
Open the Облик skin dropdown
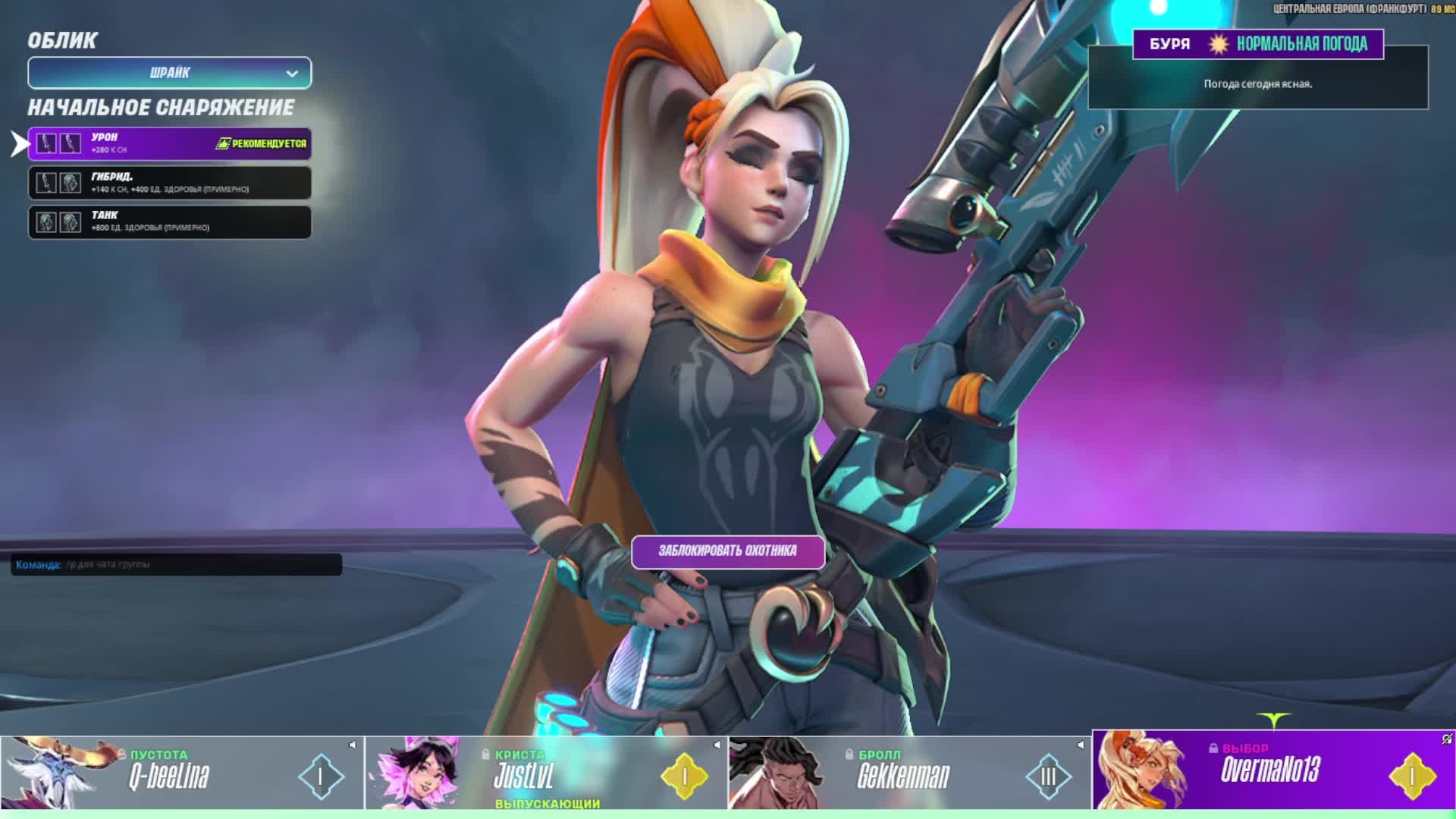tap(169, 73)
